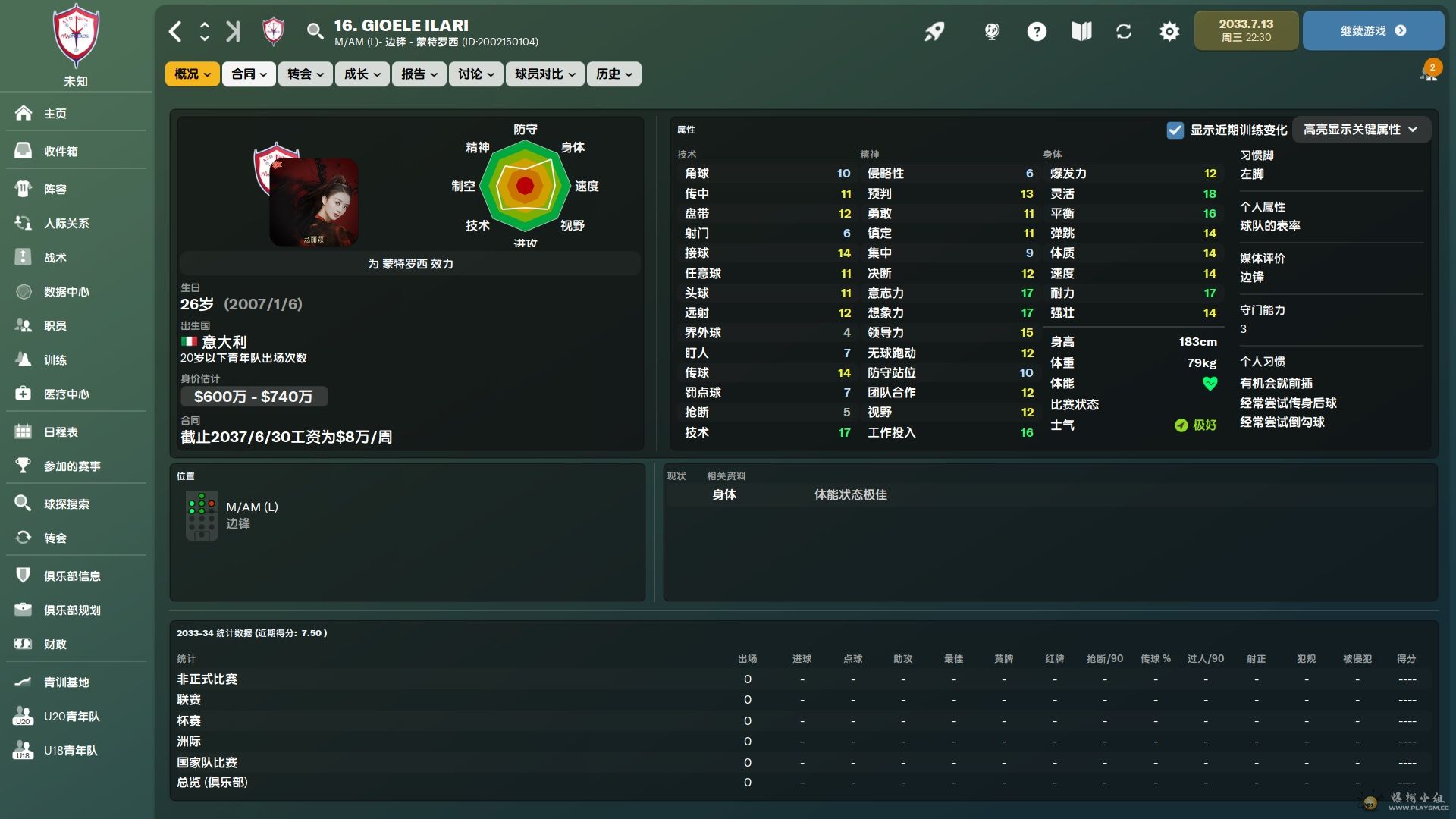Open the 转会 transfer dropdown tab
The width and height of the screenshot is (1456, 819).
(x=305, y=74)
